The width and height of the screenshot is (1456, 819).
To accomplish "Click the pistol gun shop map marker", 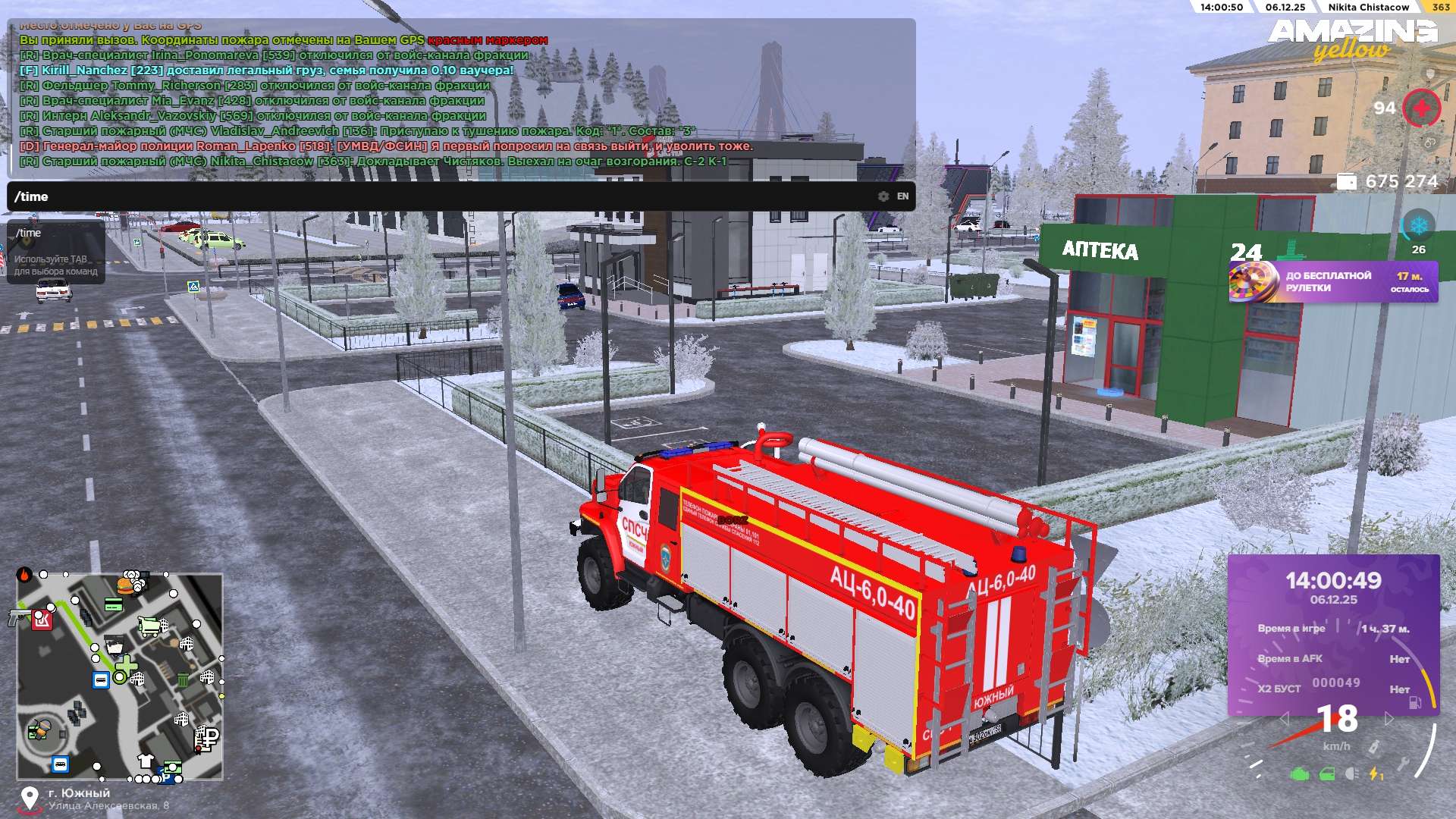I will coord(18,617).
